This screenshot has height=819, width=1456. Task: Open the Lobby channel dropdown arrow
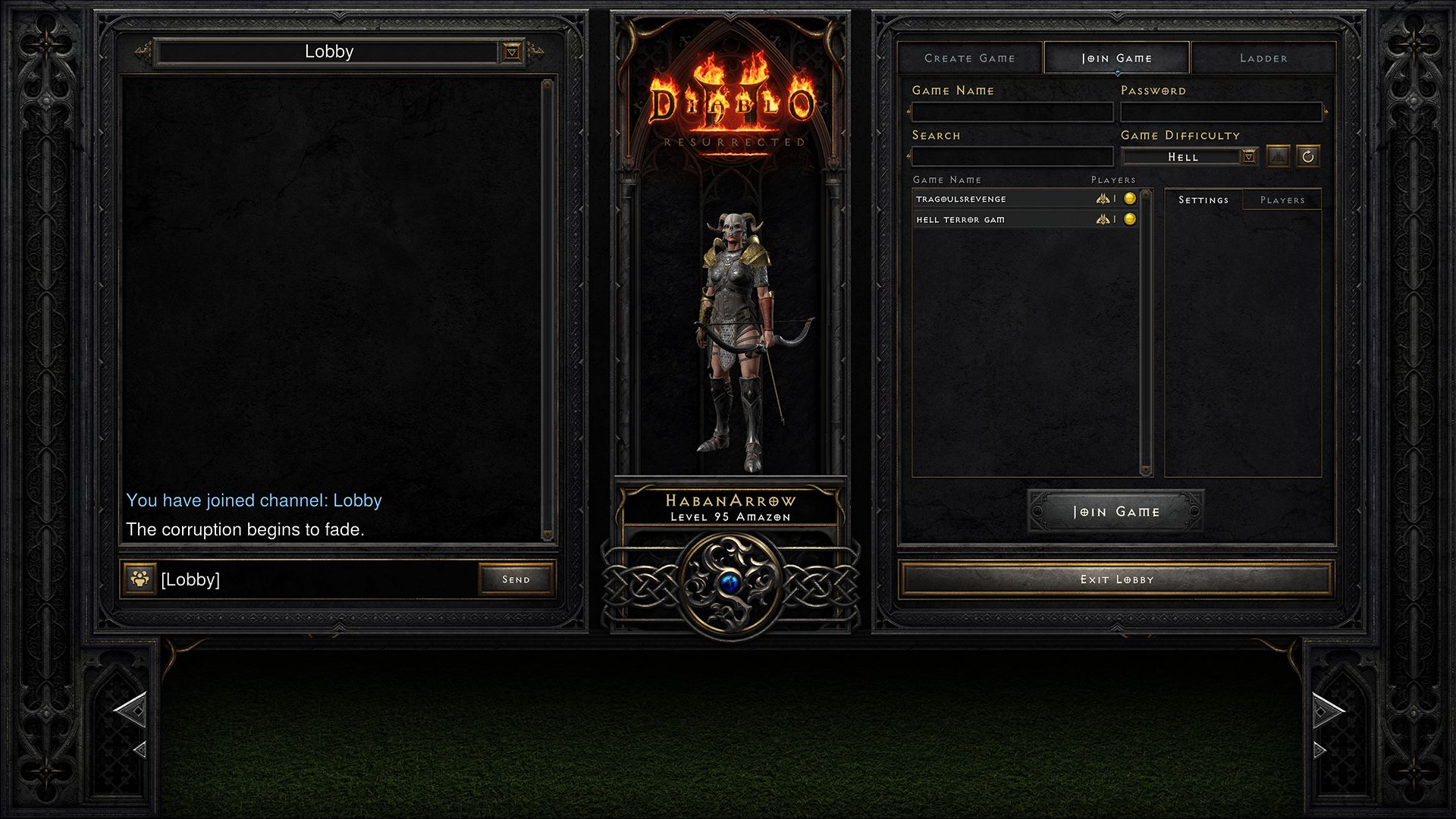[x=513, y=52]
